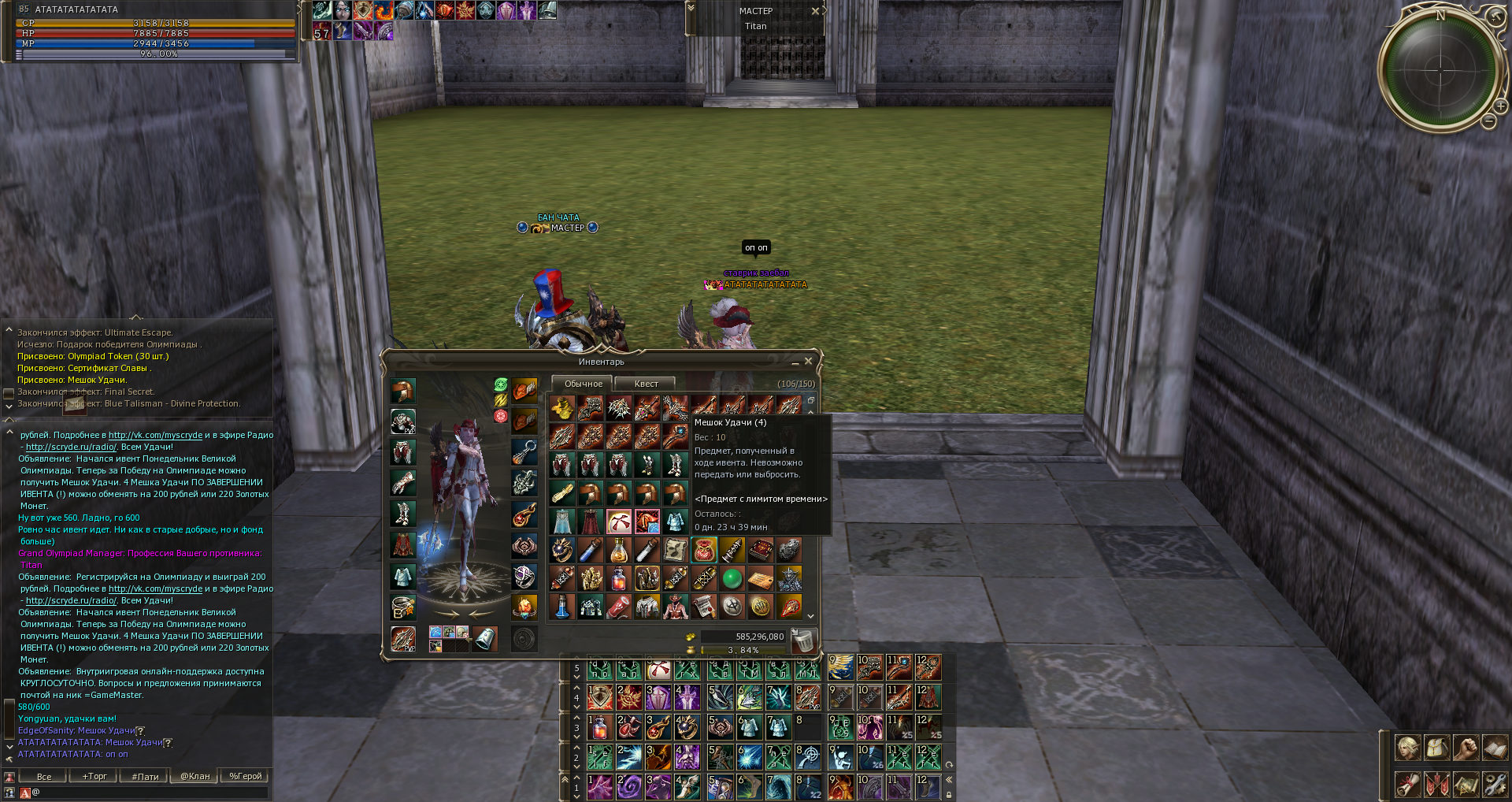This screenshot has width=1512, height=802.
Task: Open the character status menu icon
Action: (1408, 747)
